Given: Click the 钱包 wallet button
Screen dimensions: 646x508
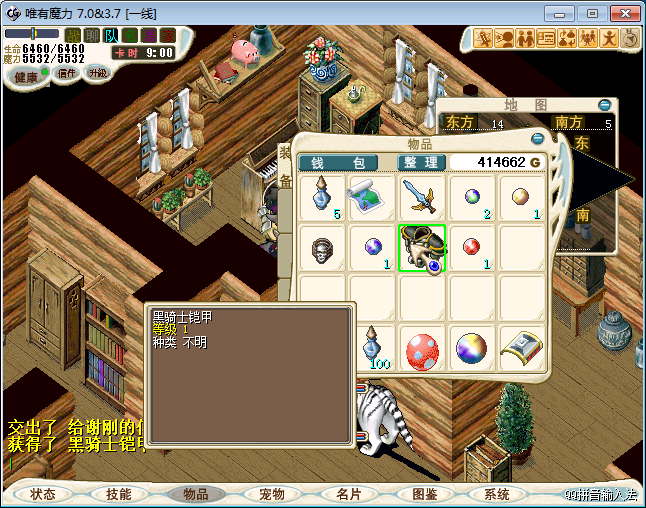Looking at the screenshot, I should pos(338,163).
